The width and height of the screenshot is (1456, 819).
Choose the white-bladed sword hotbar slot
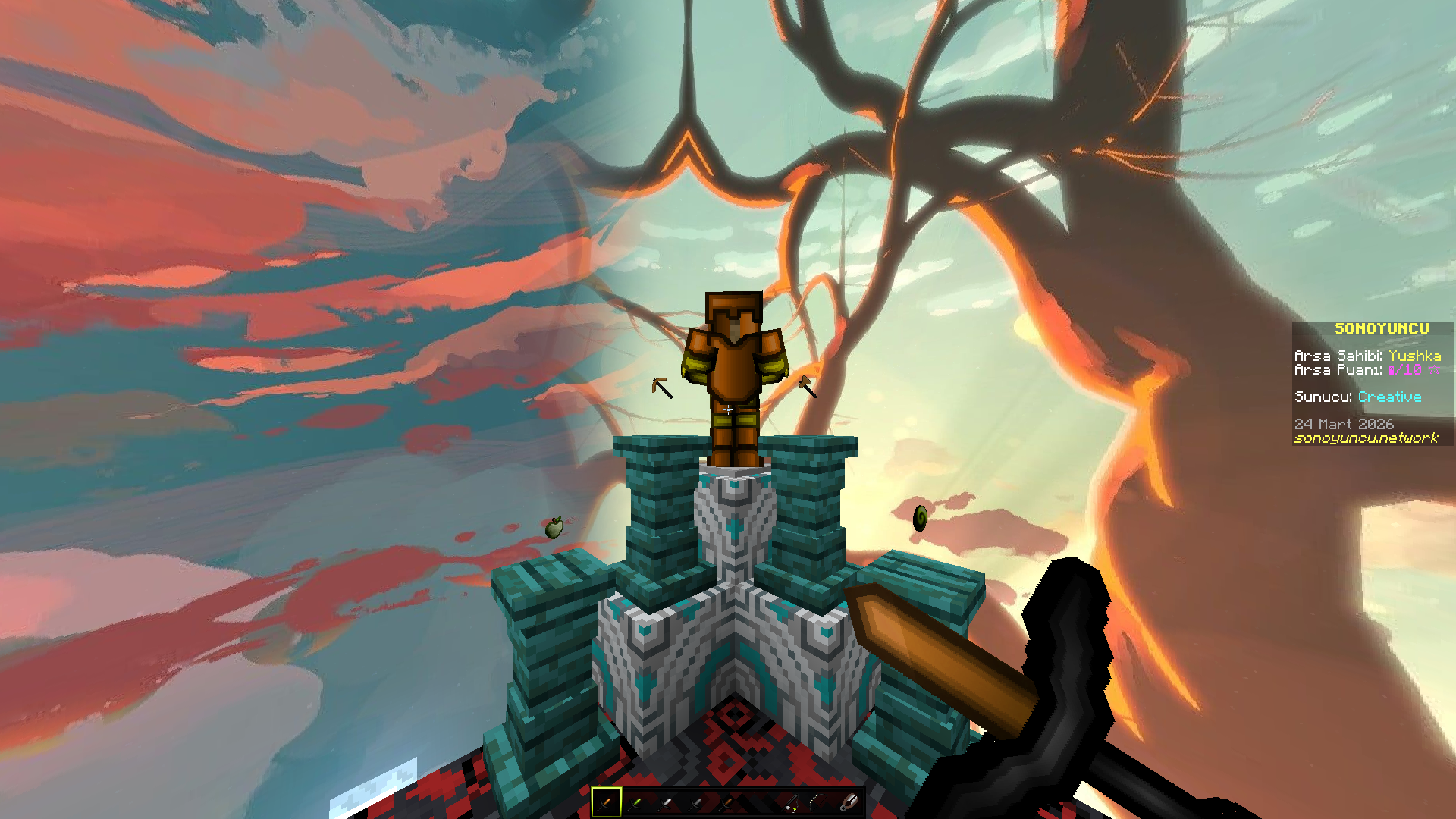pos(666,802)
